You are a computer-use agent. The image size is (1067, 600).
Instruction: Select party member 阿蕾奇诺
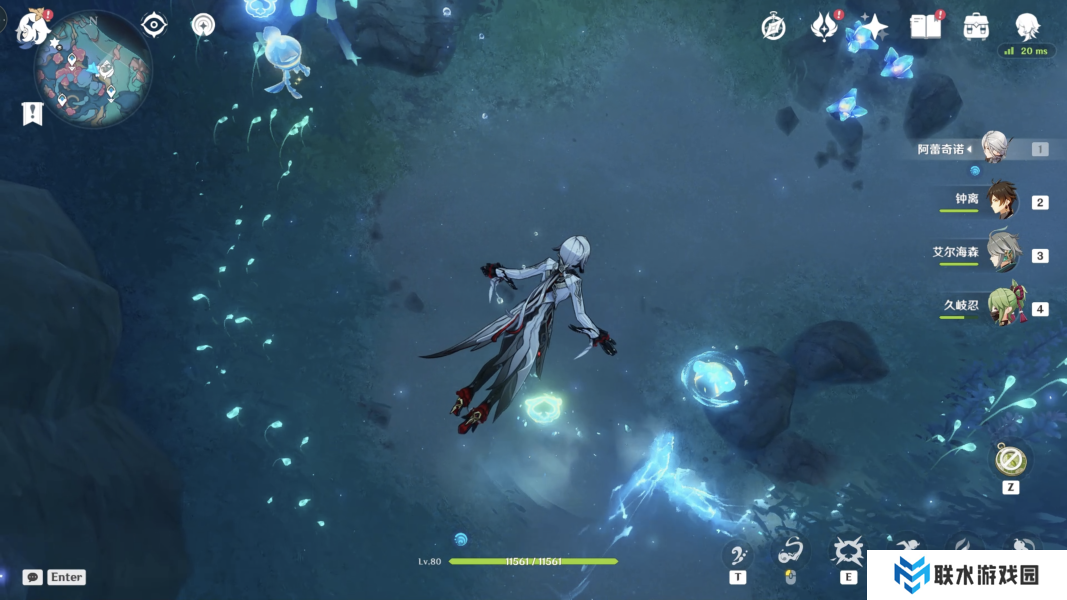[993, 148]
